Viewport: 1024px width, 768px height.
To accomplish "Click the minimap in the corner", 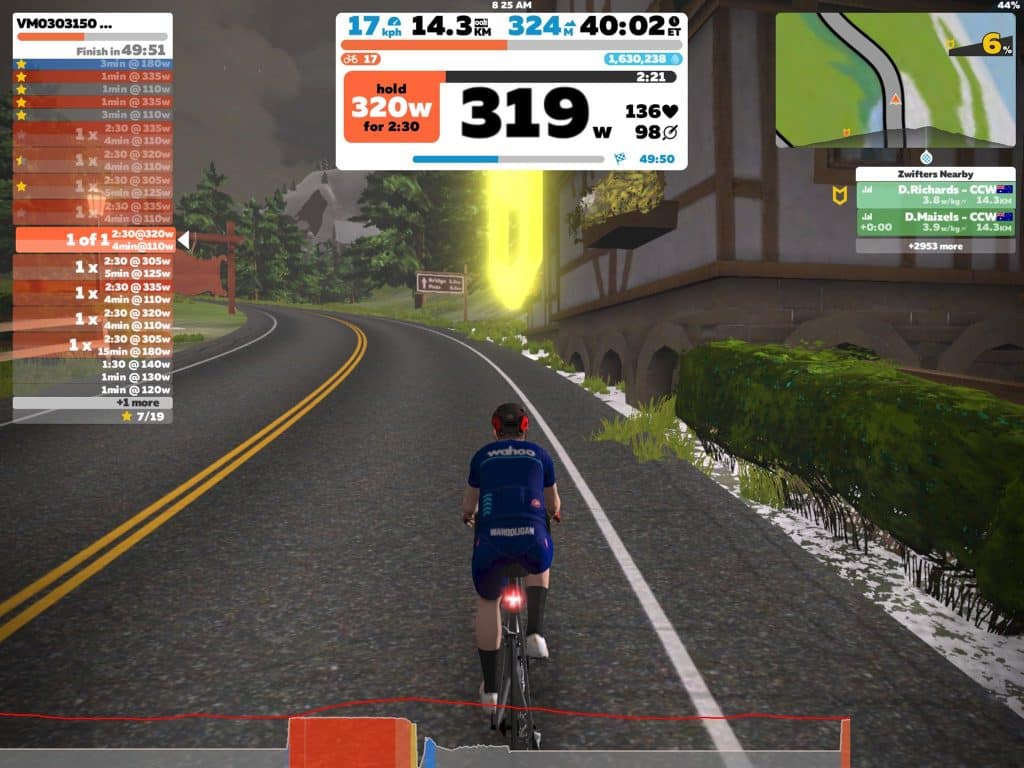I will [x=893, y=80].
